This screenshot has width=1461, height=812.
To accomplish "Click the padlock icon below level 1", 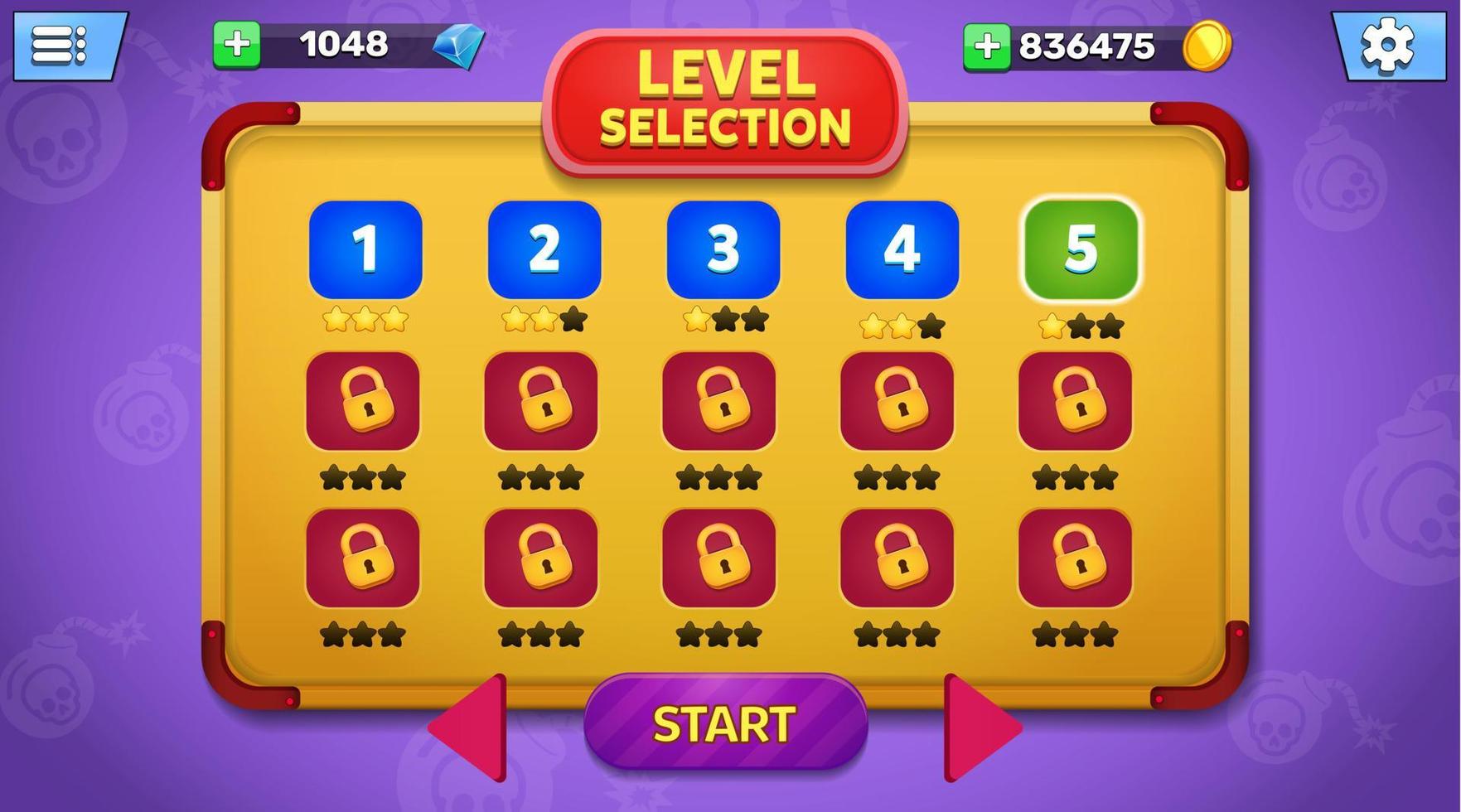I will [x=365, y=402].
